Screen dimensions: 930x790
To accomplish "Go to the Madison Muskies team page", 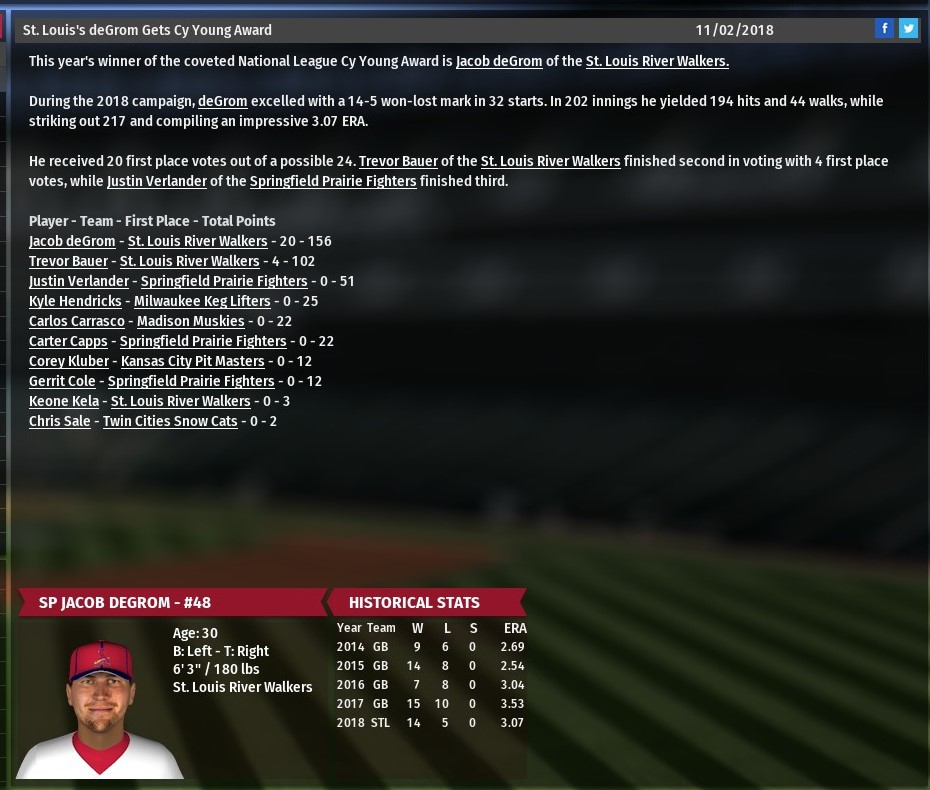I will point(190,321).
